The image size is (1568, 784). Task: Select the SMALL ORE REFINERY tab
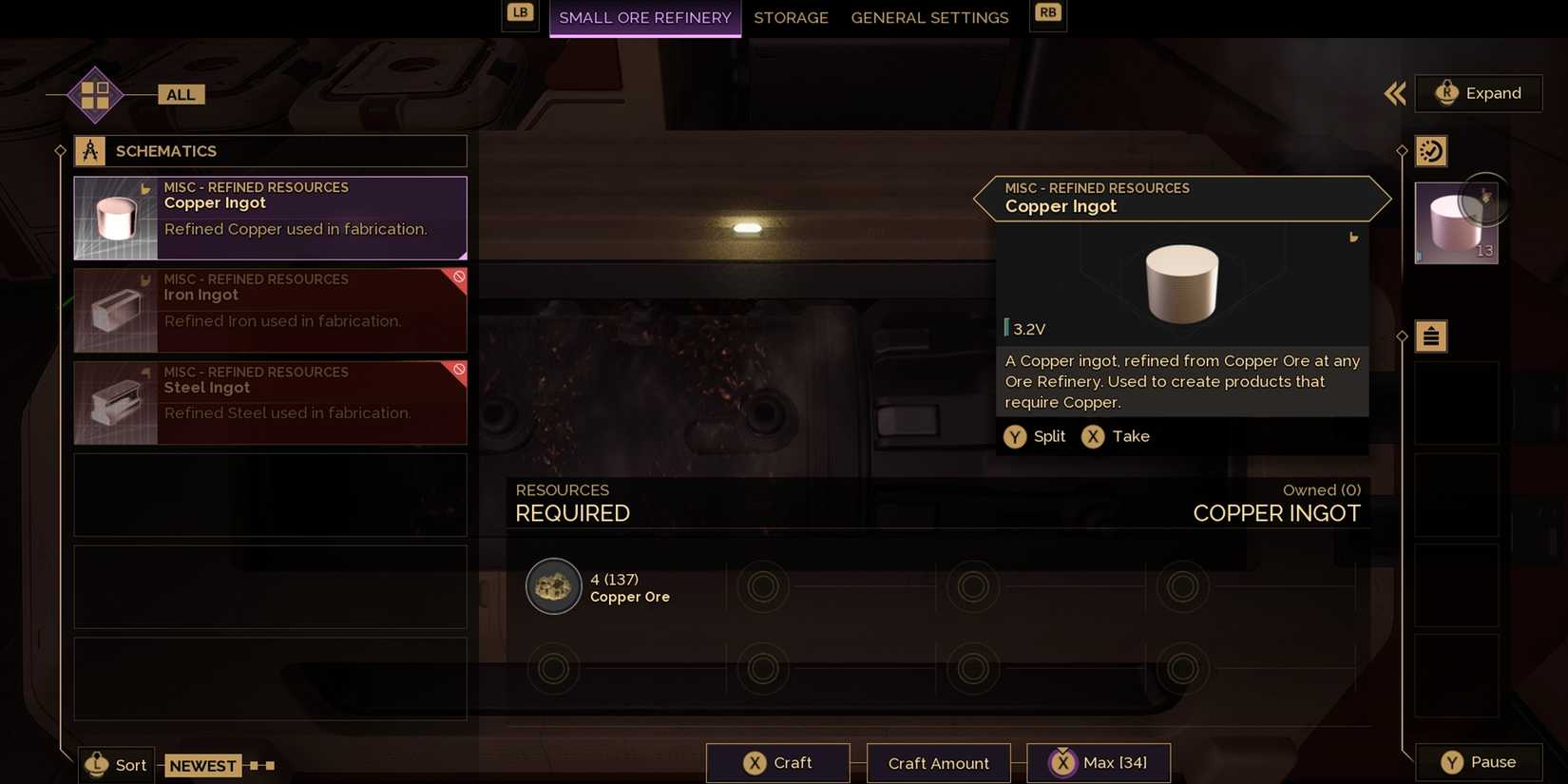pos(644,17)
